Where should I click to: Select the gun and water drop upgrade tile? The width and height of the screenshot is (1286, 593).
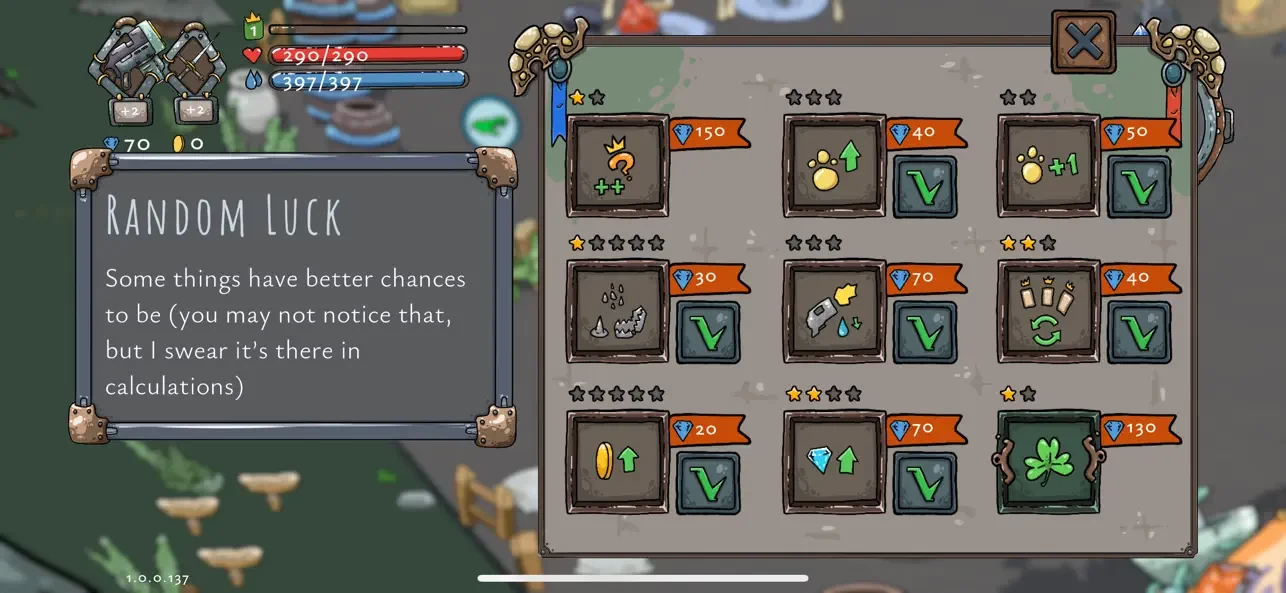[833, 312]
